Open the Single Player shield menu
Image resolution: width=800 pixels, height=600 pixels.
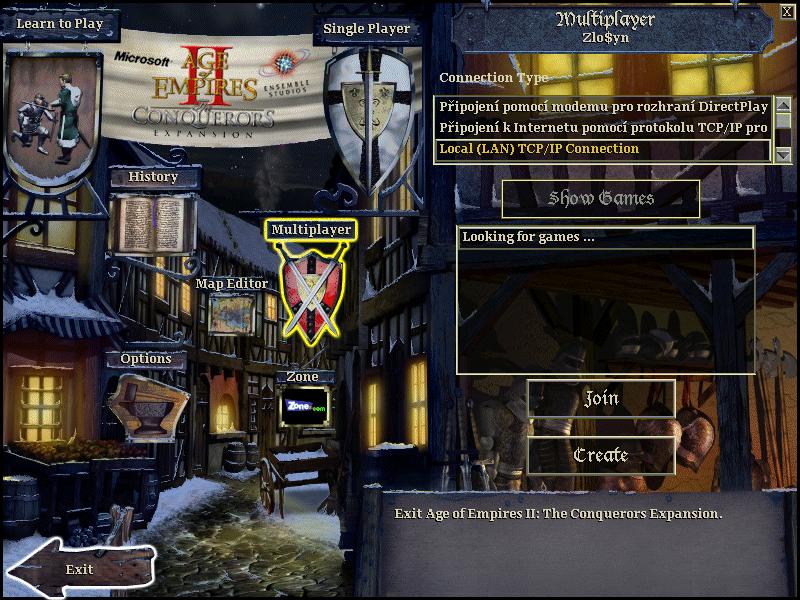360,112
